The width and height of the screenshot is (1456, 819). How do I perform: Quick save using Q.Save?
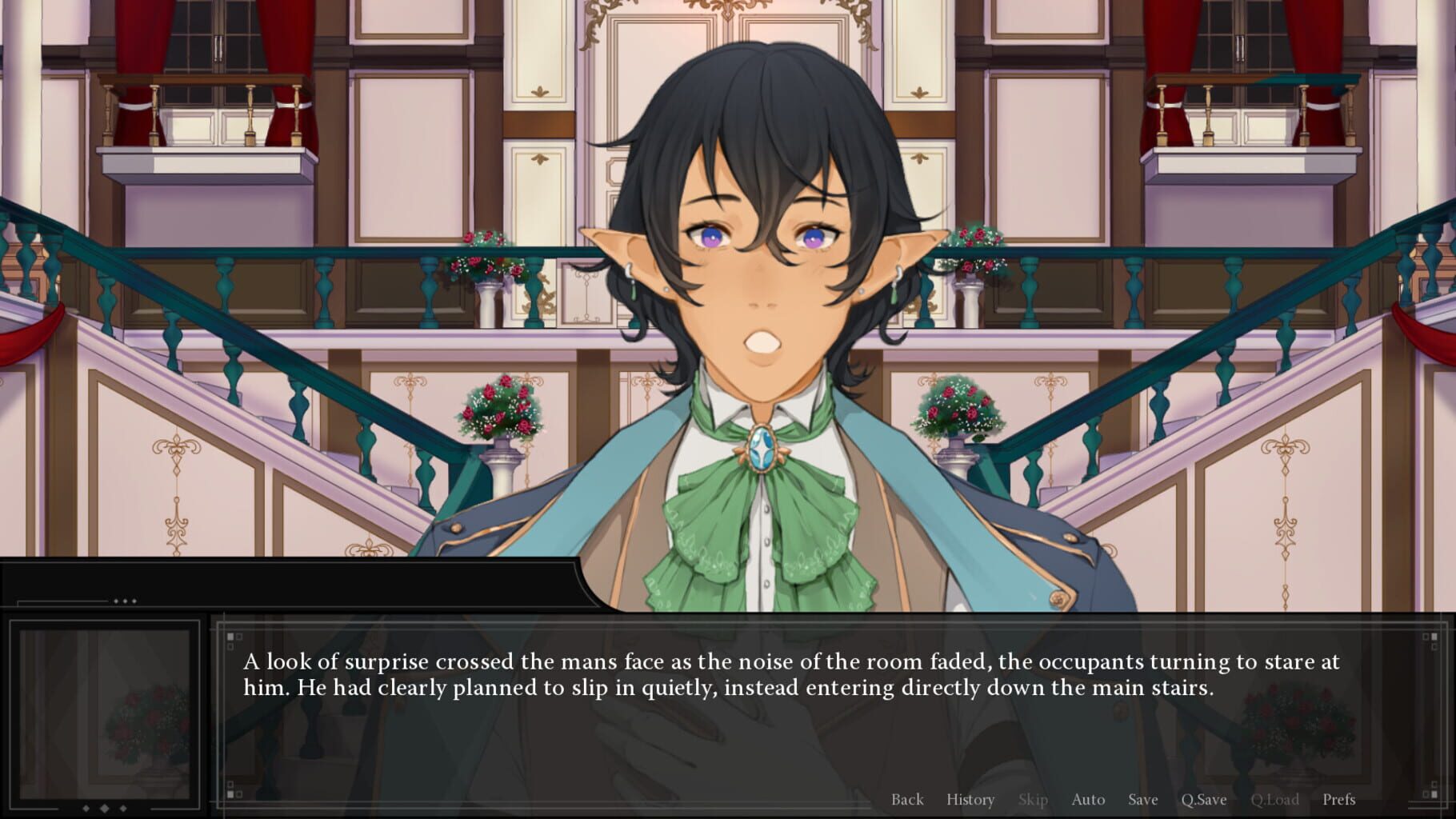[1205, 799]
